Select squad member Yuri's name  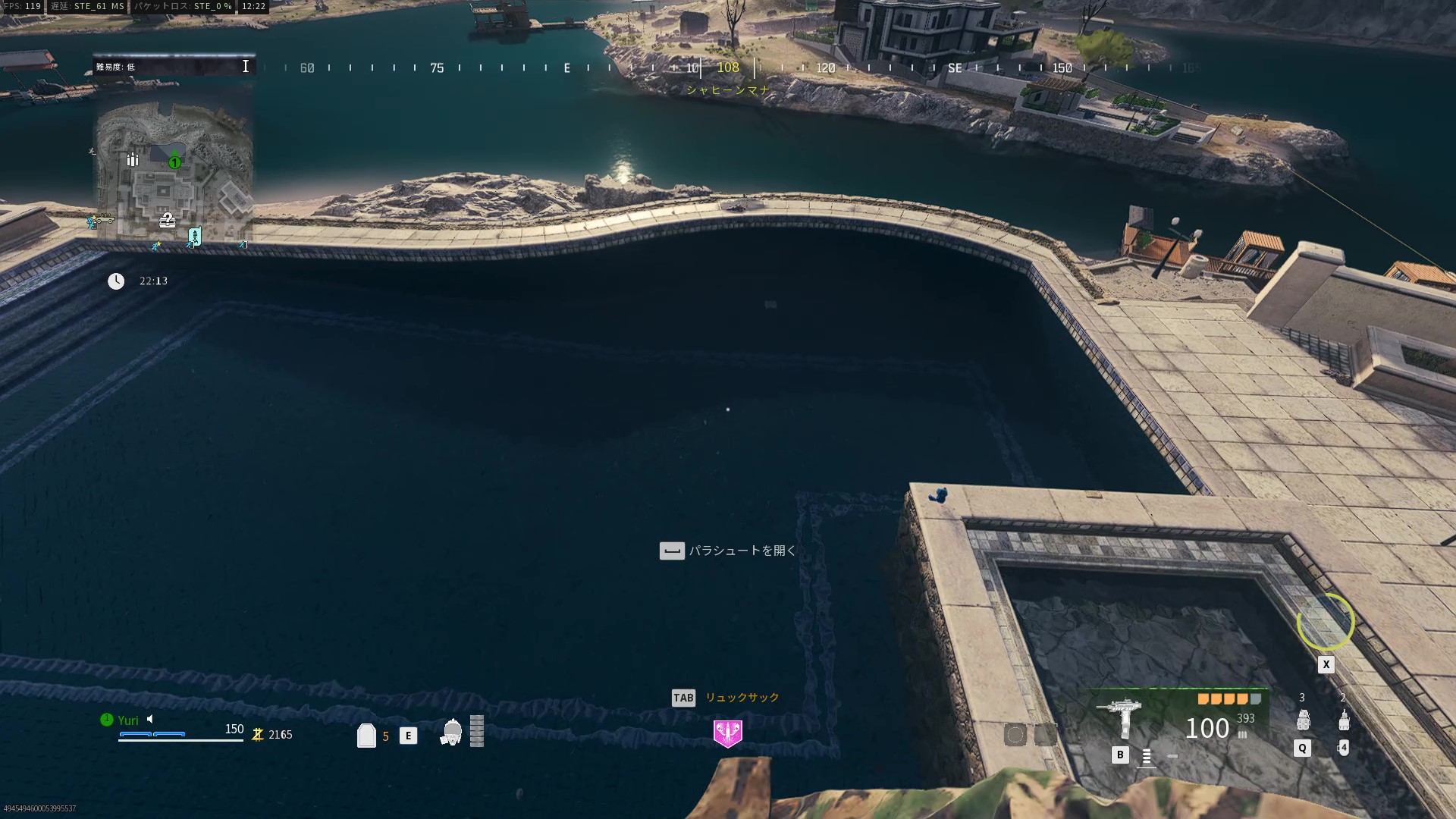(x=128, y=720)
